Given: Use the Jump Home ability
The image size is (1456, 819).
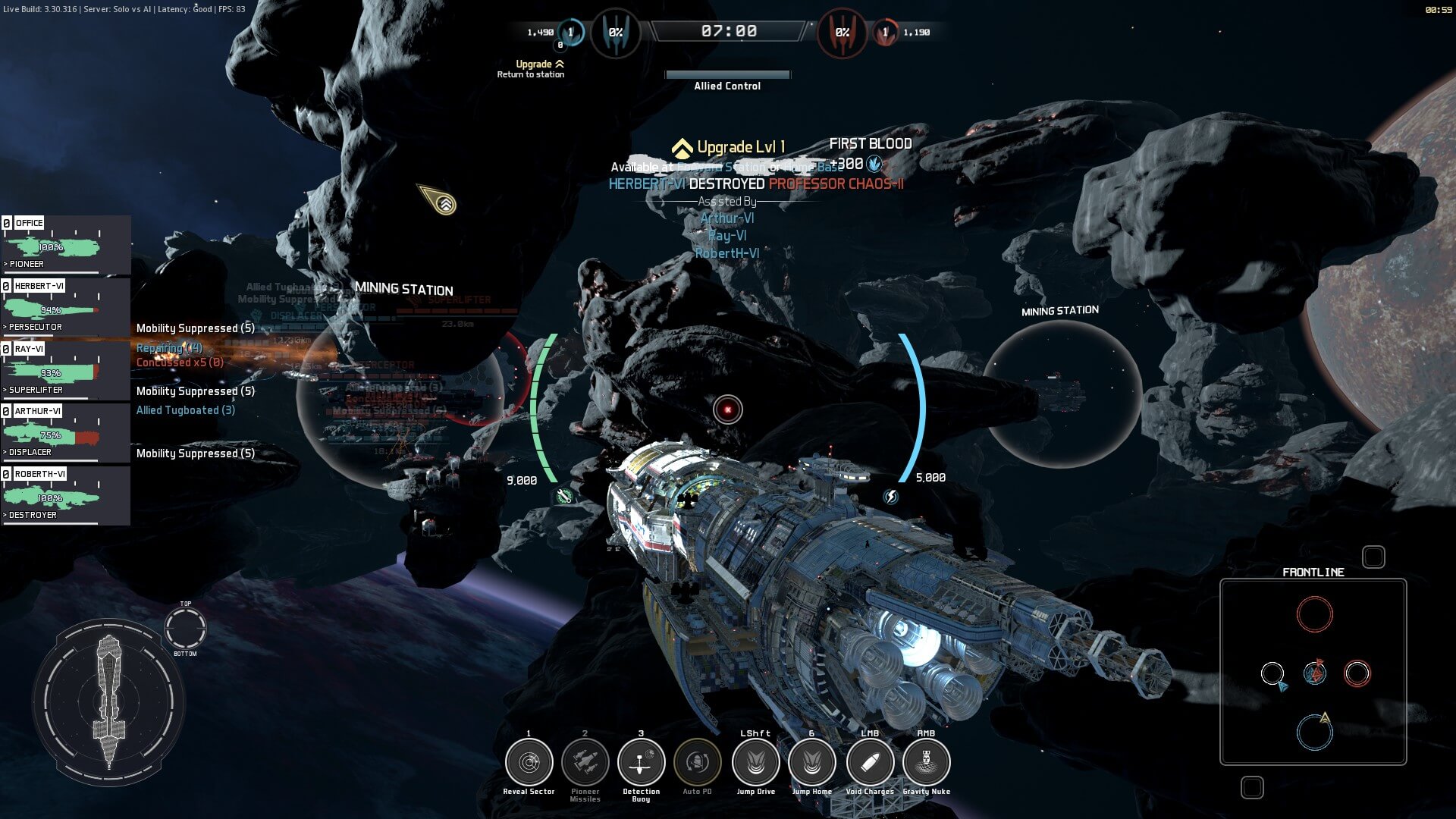Looking at the screenshot, I should pyautogui.click(x=811, y=762).
